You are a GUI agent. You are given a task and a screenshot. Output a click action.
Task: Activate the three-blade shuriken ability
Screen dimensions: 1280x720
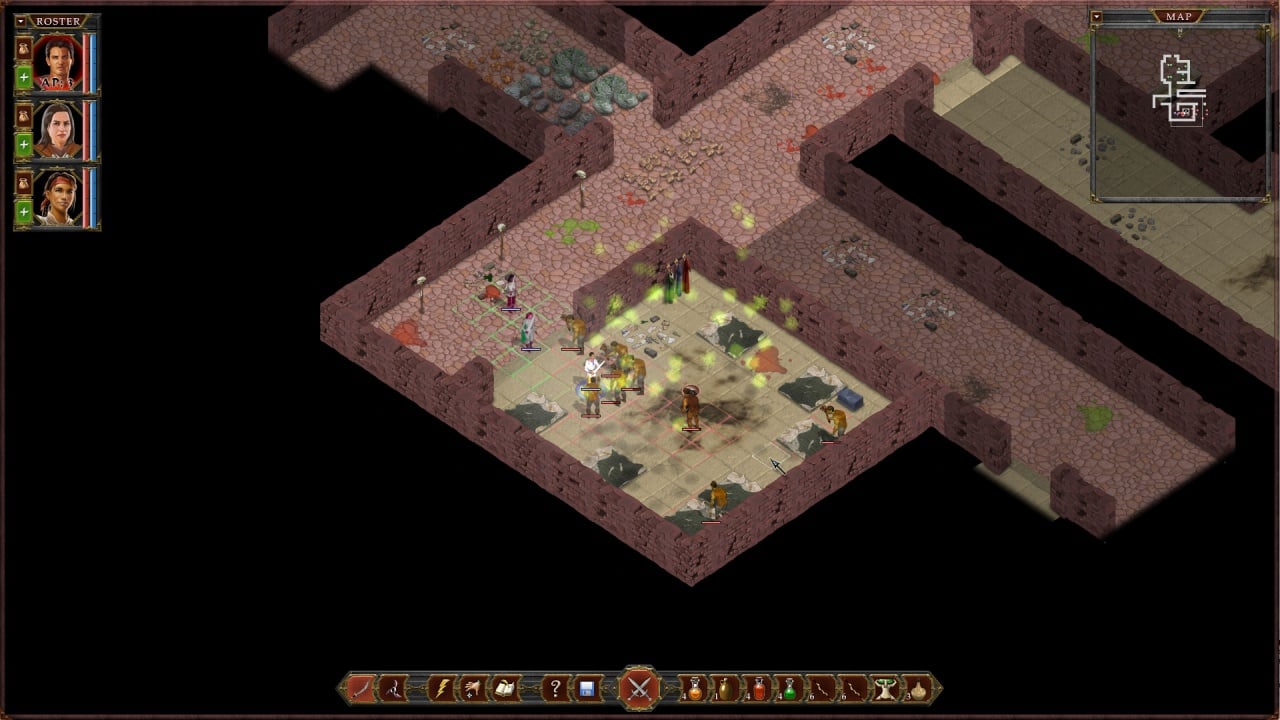click(392, 688)
